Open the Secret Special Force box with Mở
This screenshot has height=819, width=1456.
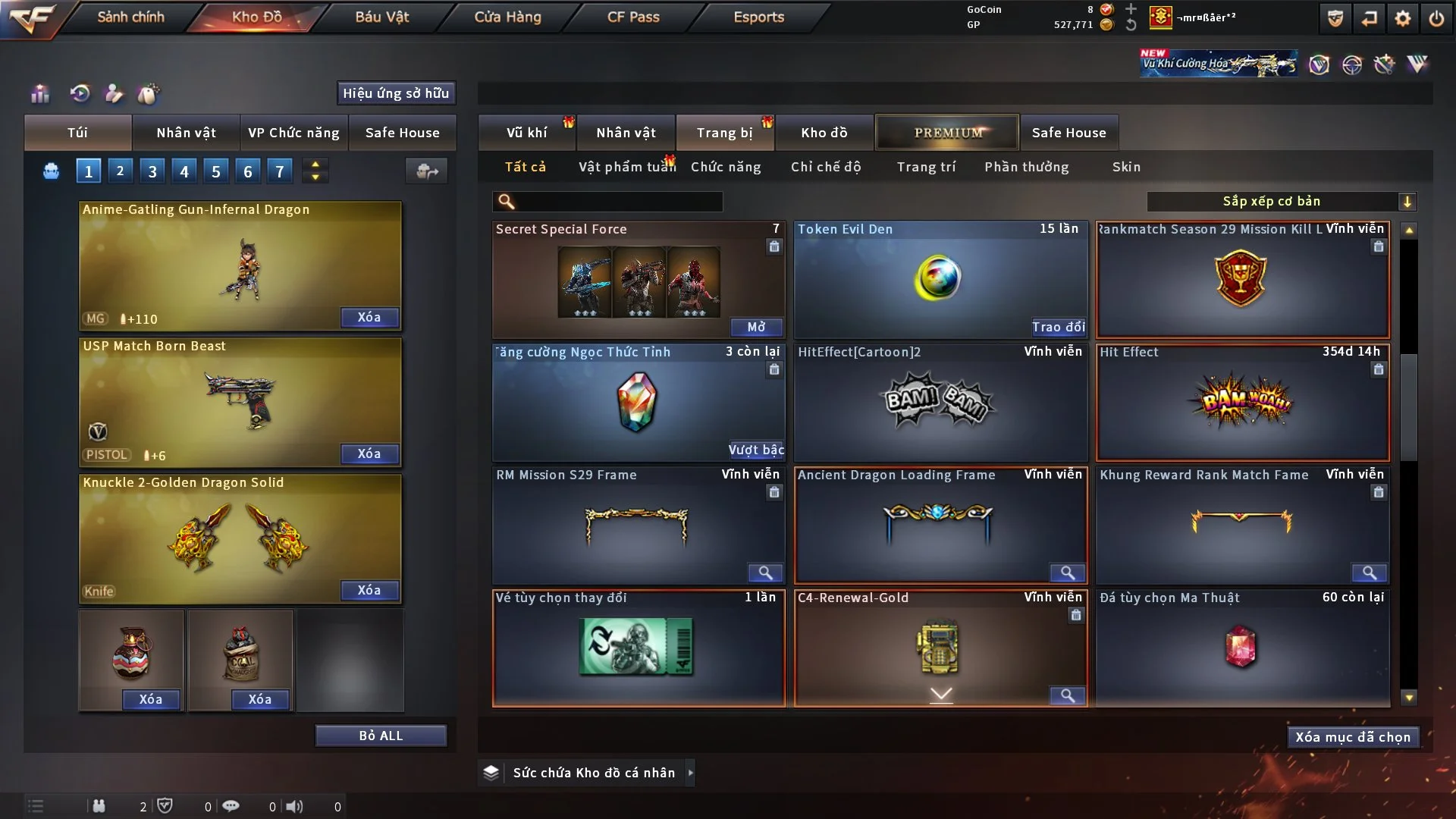pyautogui.click(x=756, y=327)
